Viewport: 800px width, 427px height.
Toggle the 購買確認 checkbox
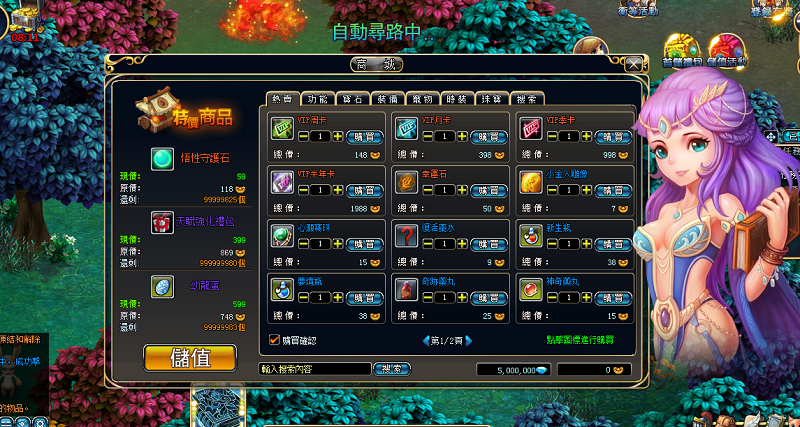pos(275,340)
